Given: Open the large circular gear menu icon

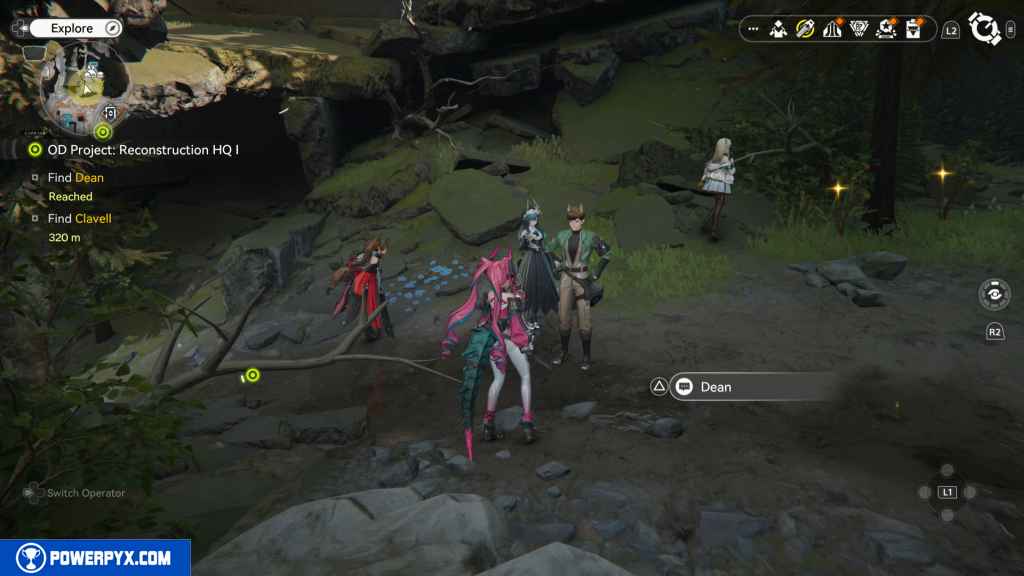Looking at the screenshot, I should click(985, 30).
